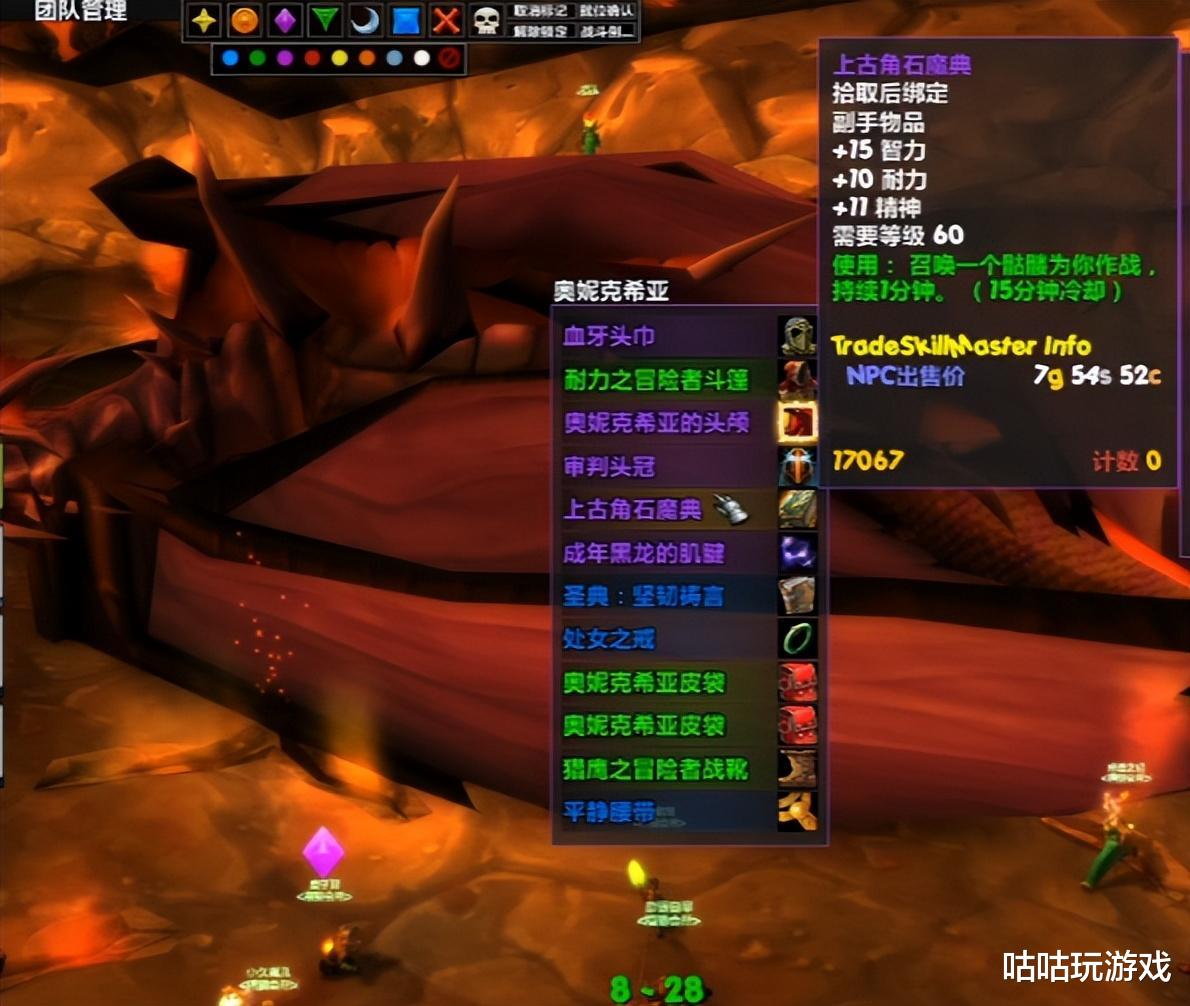Select 平静腰带 at the list bottom
Screen dimensions: 1190x1006
[x=665, y=811]
